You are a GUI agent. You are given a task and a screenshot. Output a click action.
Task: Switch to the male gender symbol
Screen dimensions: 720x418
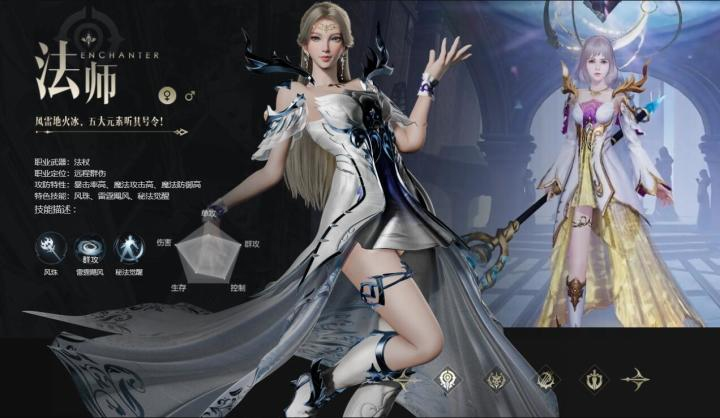pyautogui.click(x=190, y=97)
